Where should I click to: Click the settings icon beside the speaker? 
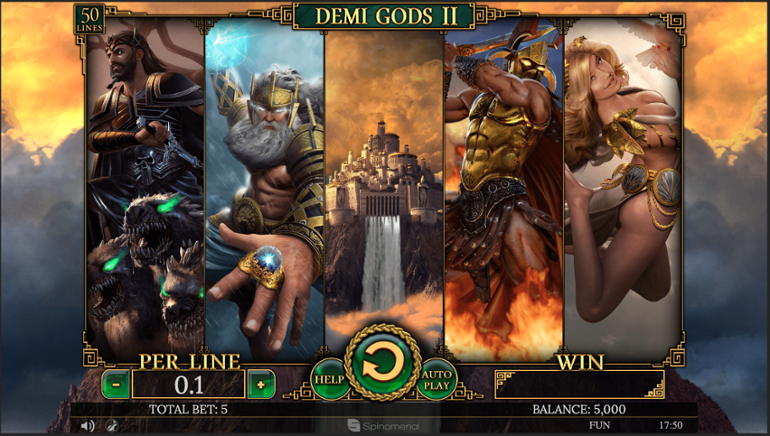(111, 426)
